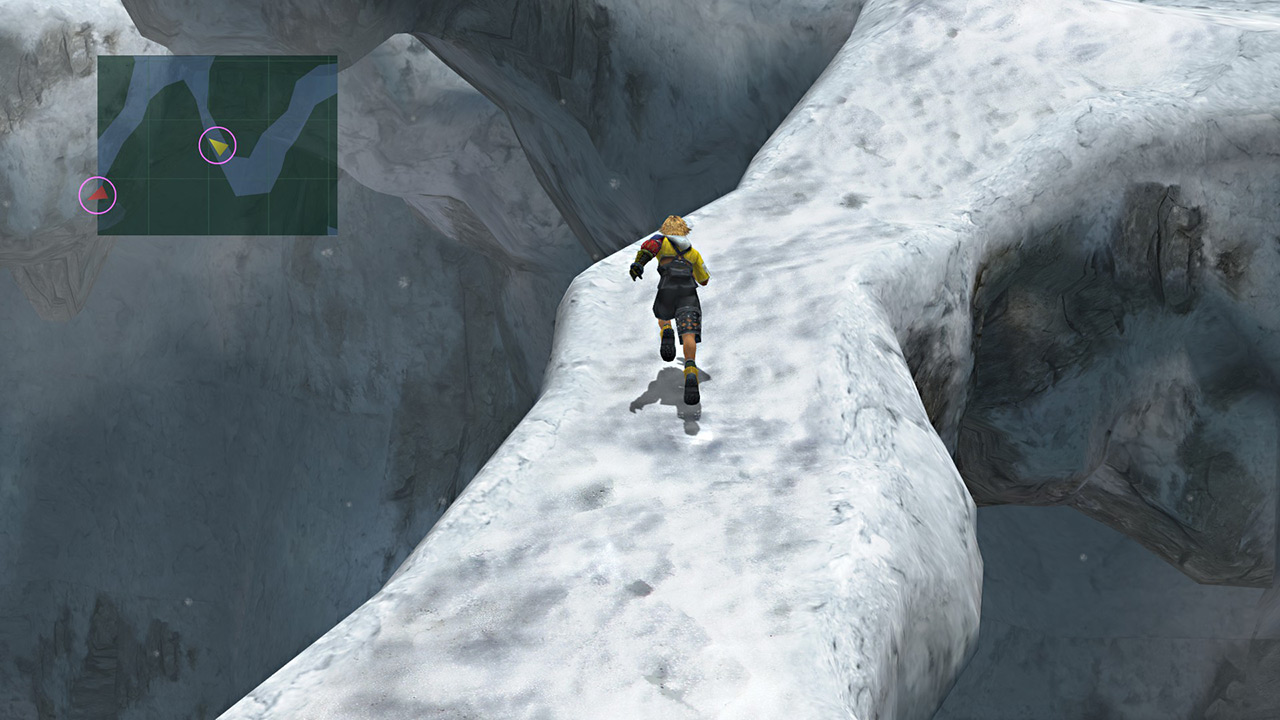Screen dimensions: 1280x720
Task: Click the red destination arrow marker
Action: pos(97,195)
